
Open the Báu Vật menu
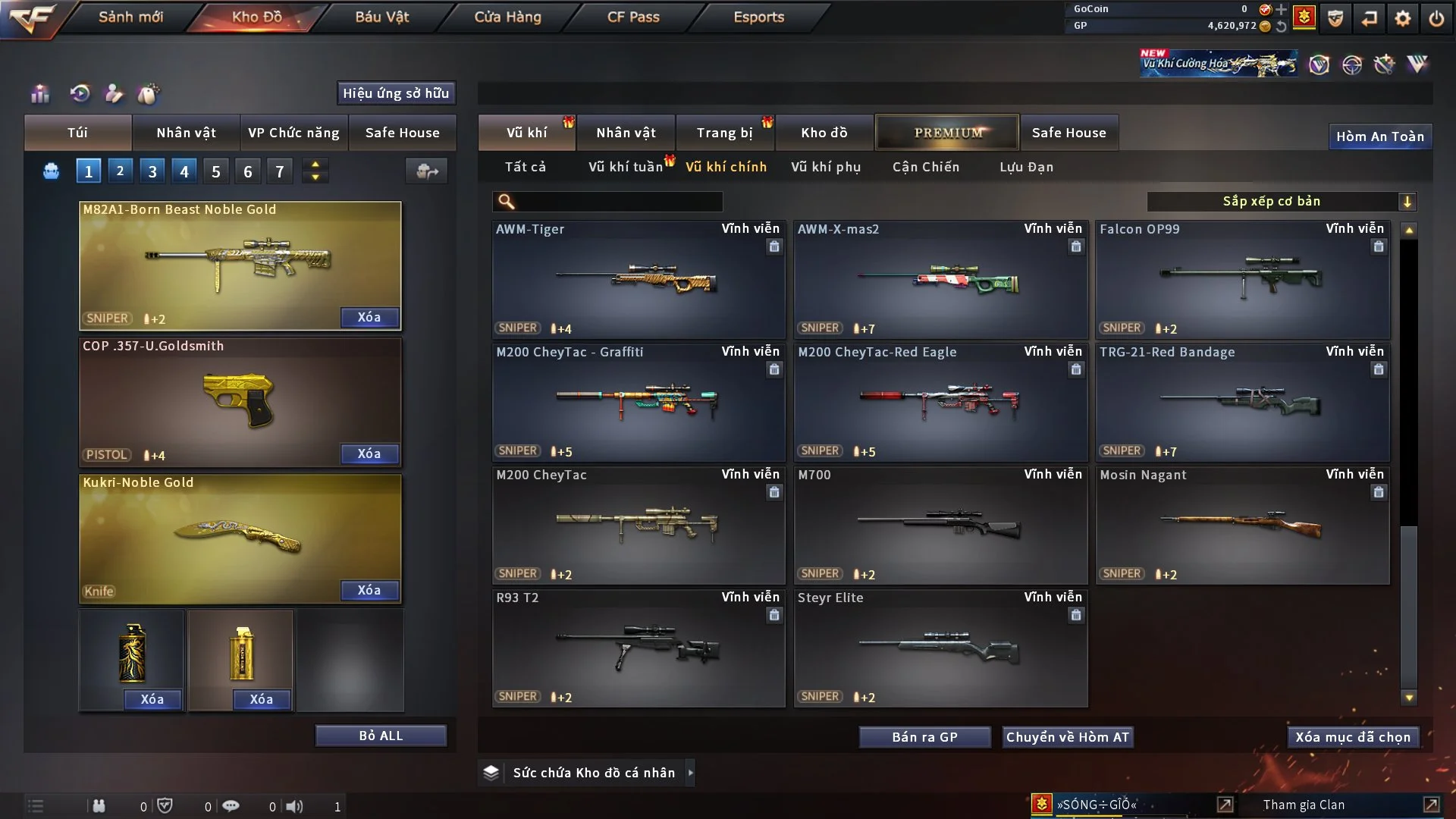click(x=381, y=17)
